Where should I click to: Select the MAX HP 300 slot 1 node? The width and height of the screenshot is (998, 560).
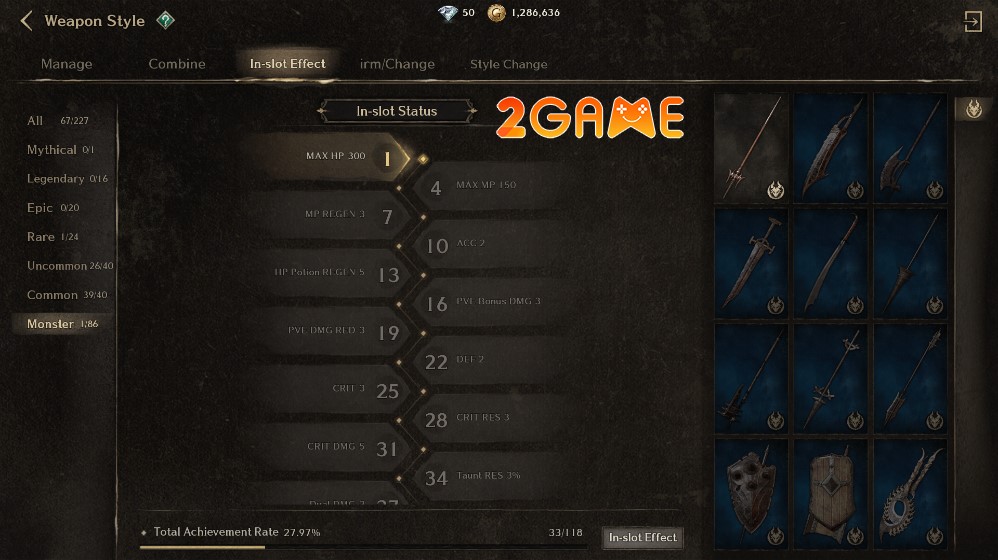387,158
